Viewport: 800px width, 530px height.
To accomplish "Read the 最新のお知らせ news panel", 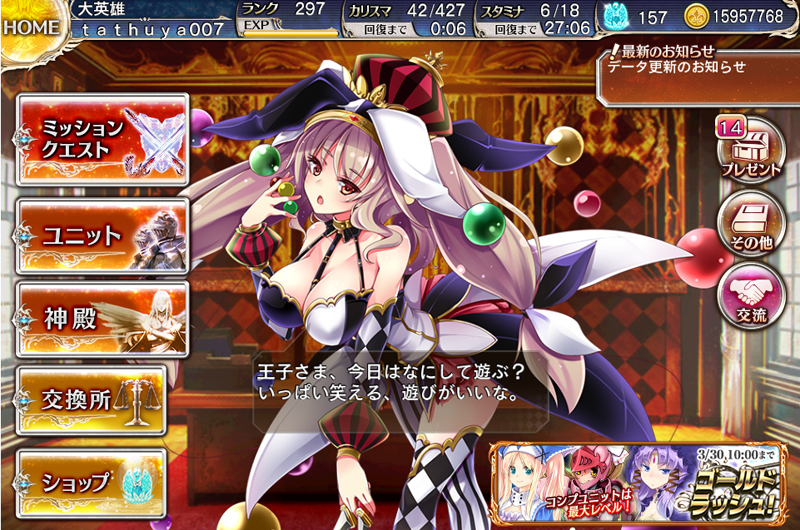I will click(x=697, y=68).
